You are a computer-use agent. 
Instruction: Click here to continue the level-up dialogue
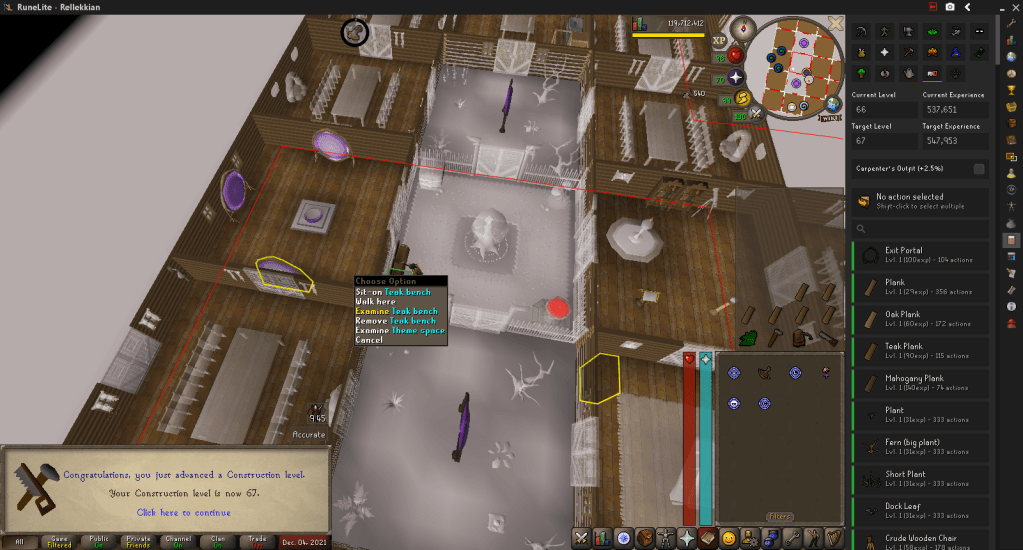click(x=183, y=513)
